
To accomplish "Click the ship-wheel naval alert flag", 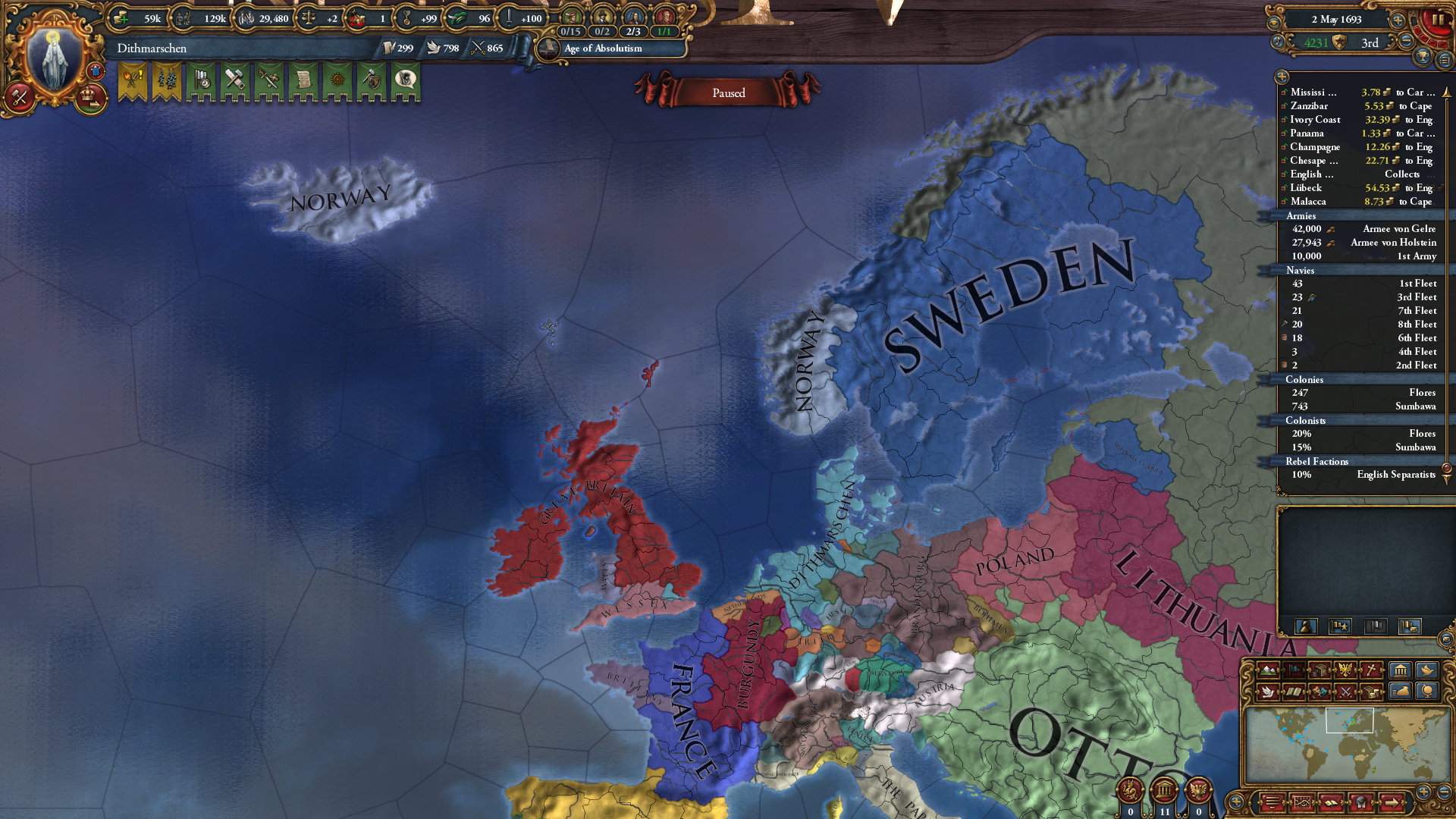I will coord(337,80).
